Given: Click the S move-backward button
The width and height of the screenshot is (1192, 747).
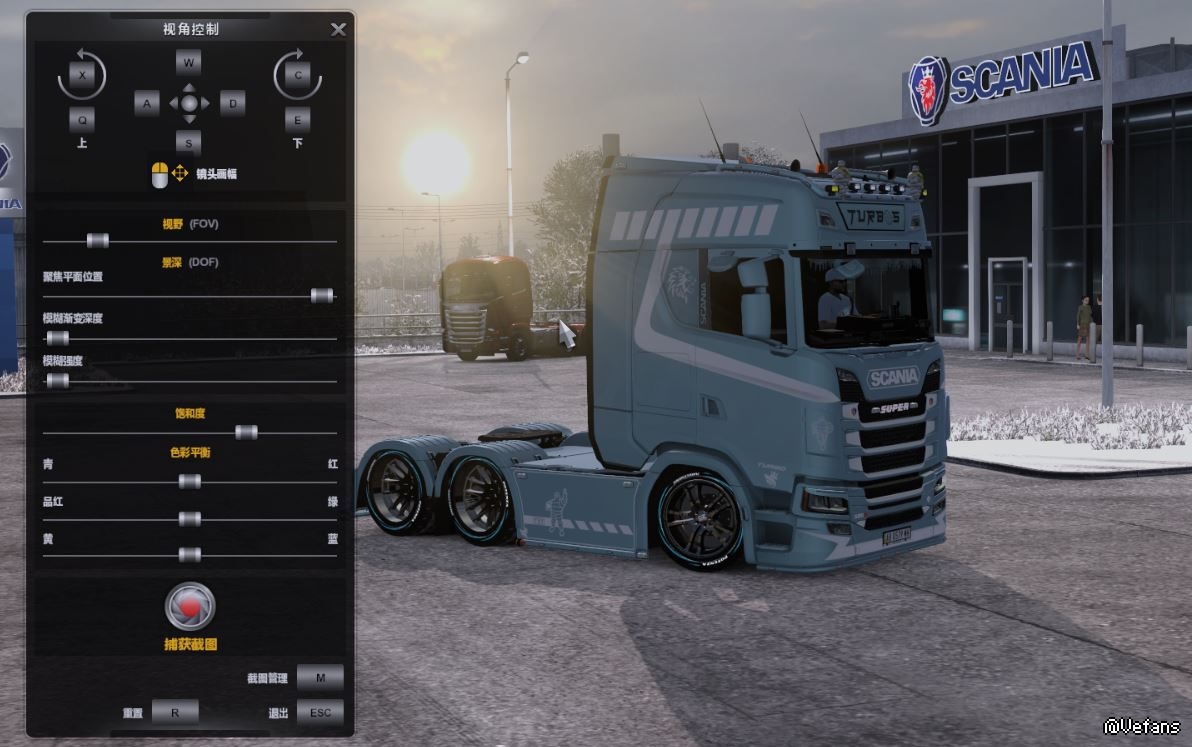Looking at the screenshot, I should (x=189, y=142).
